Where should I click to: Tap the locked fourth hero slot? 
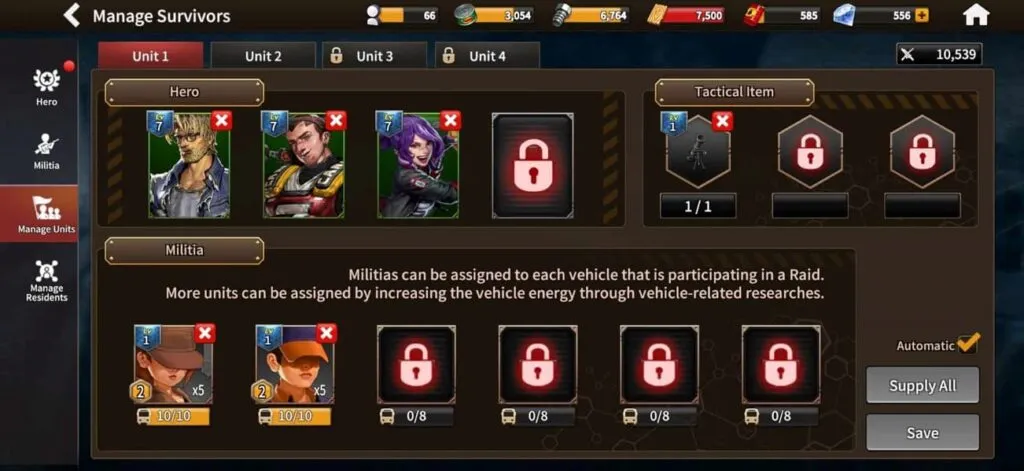pos(532,165)
